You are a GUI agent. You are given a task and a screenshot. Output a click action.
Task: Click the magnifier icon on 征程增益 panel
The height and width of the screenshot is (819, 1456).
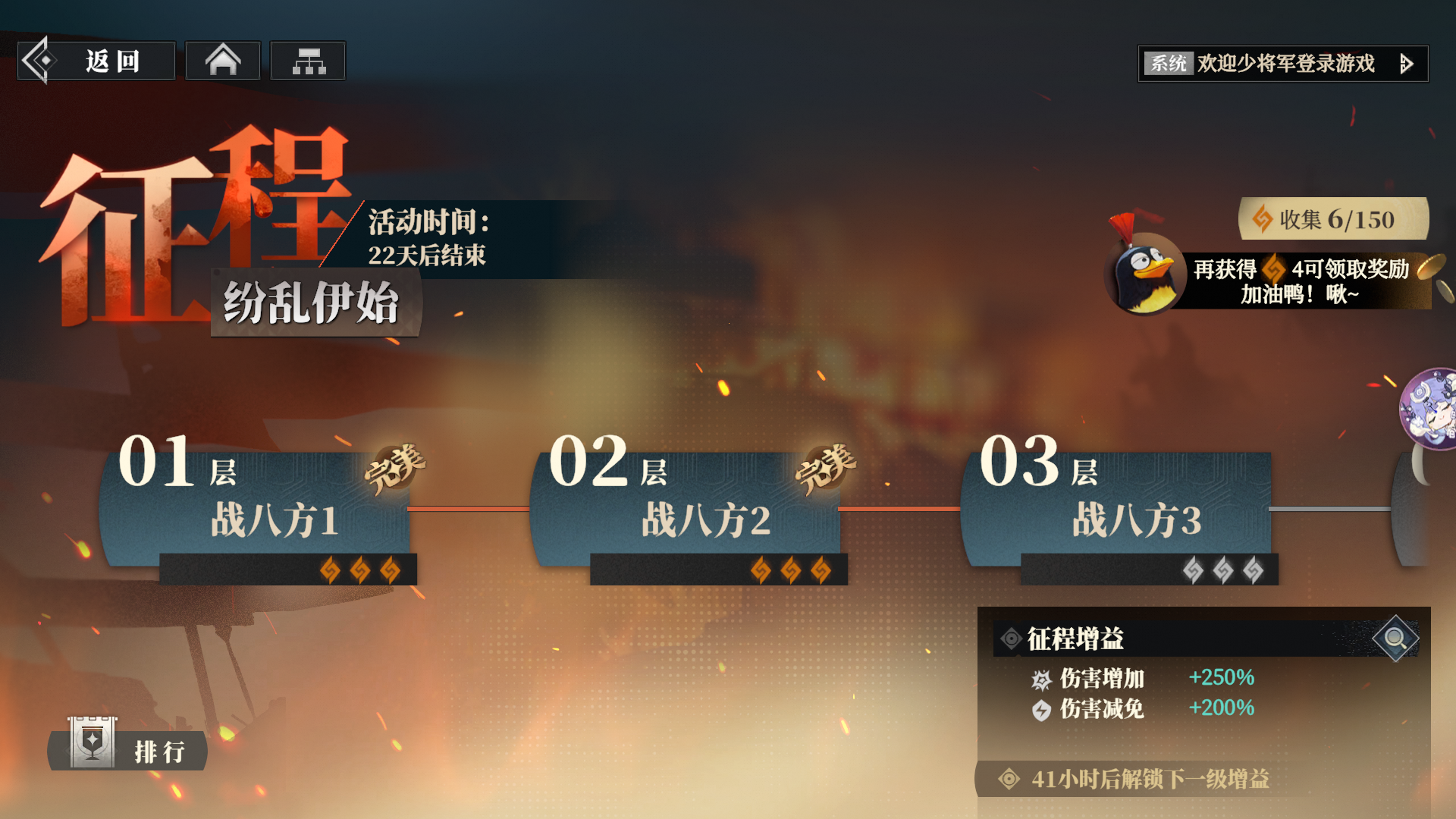point(1395,639)
